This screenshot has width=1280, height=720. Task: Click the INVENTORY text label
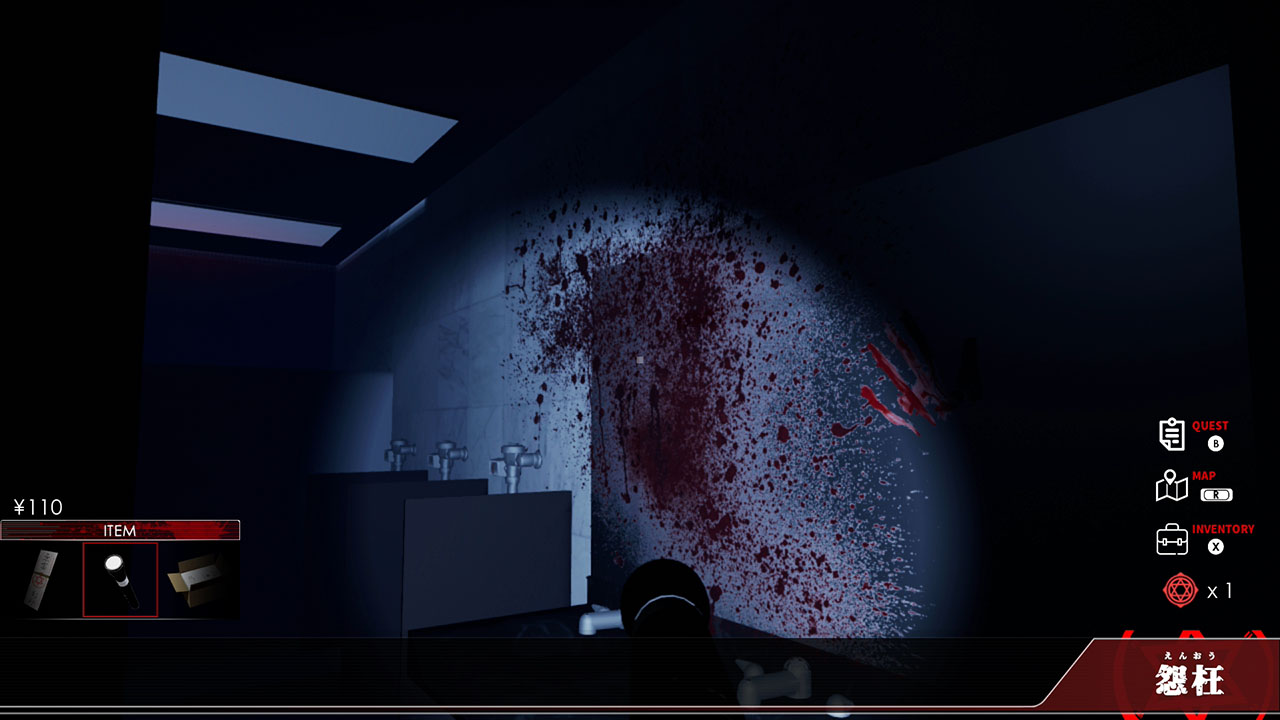(x=1222, y=529)
